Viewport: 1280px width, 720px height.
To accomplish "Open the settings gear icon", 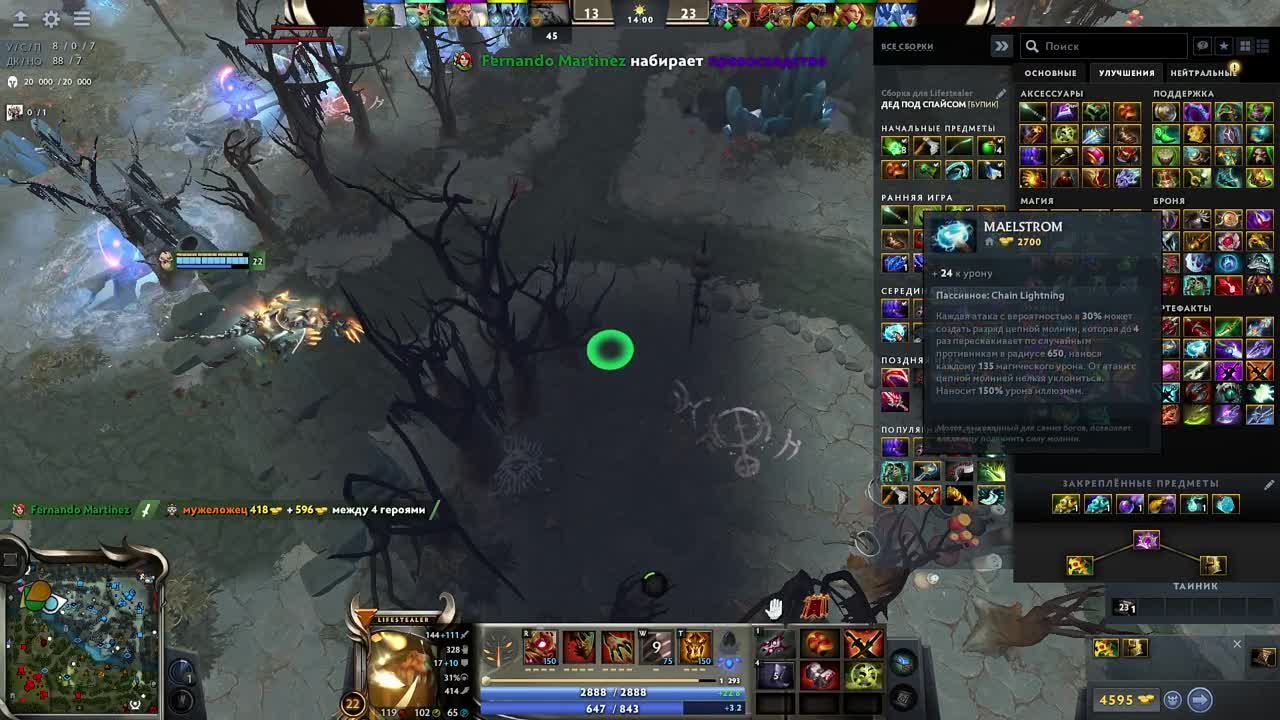I will tap(51, 18).
